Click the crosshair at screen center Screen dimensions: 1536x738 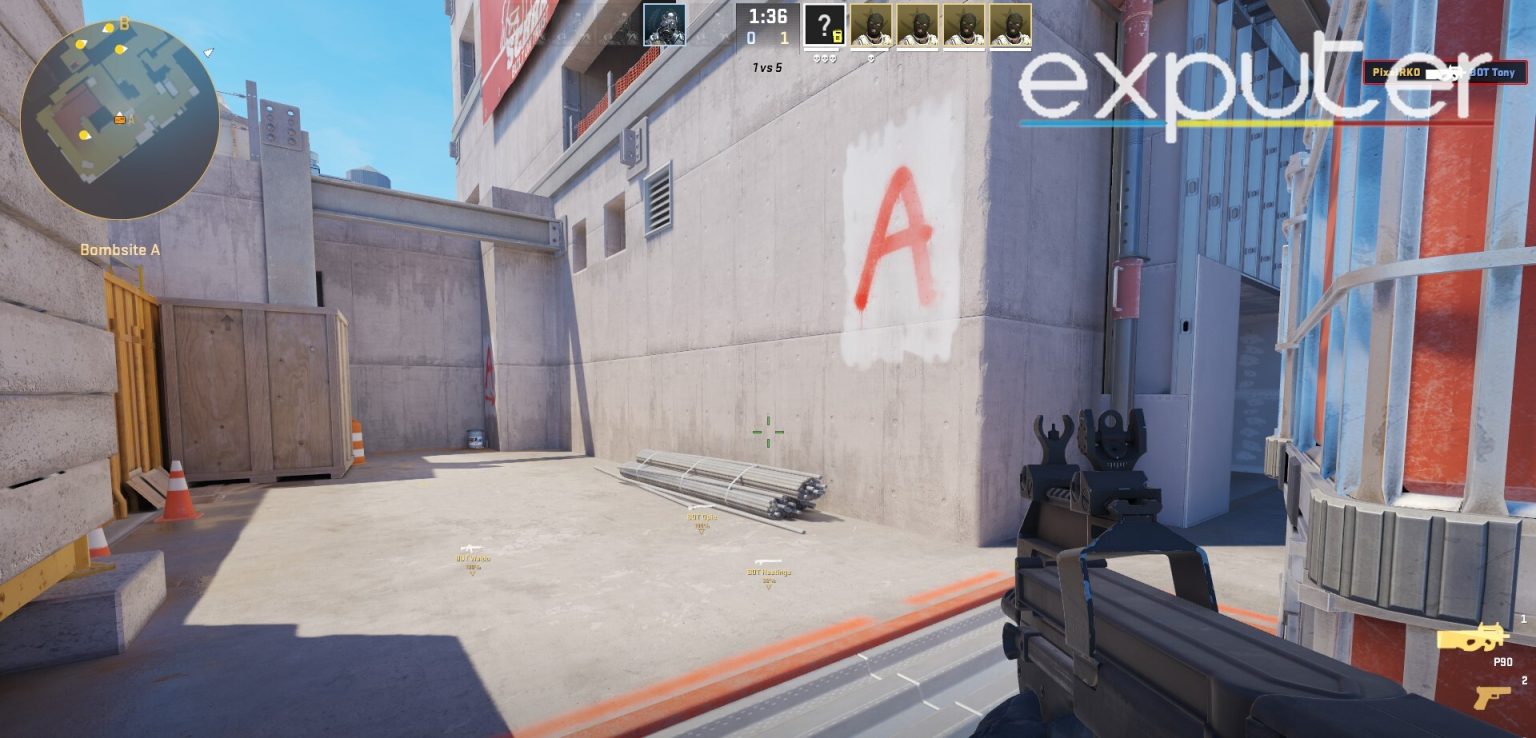tap(768, 432)
